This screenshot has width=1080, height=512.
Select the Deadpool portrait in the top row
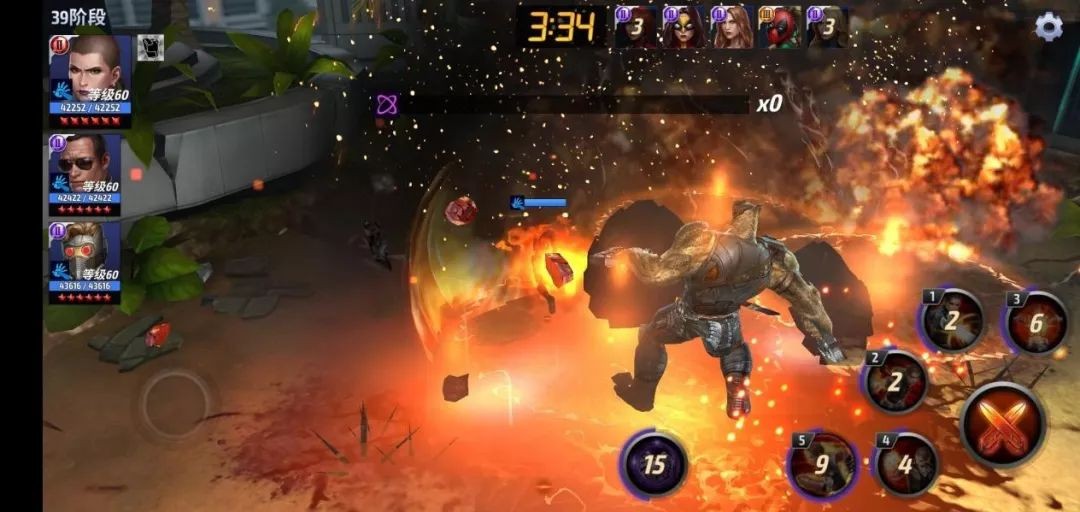coord(779,27)
